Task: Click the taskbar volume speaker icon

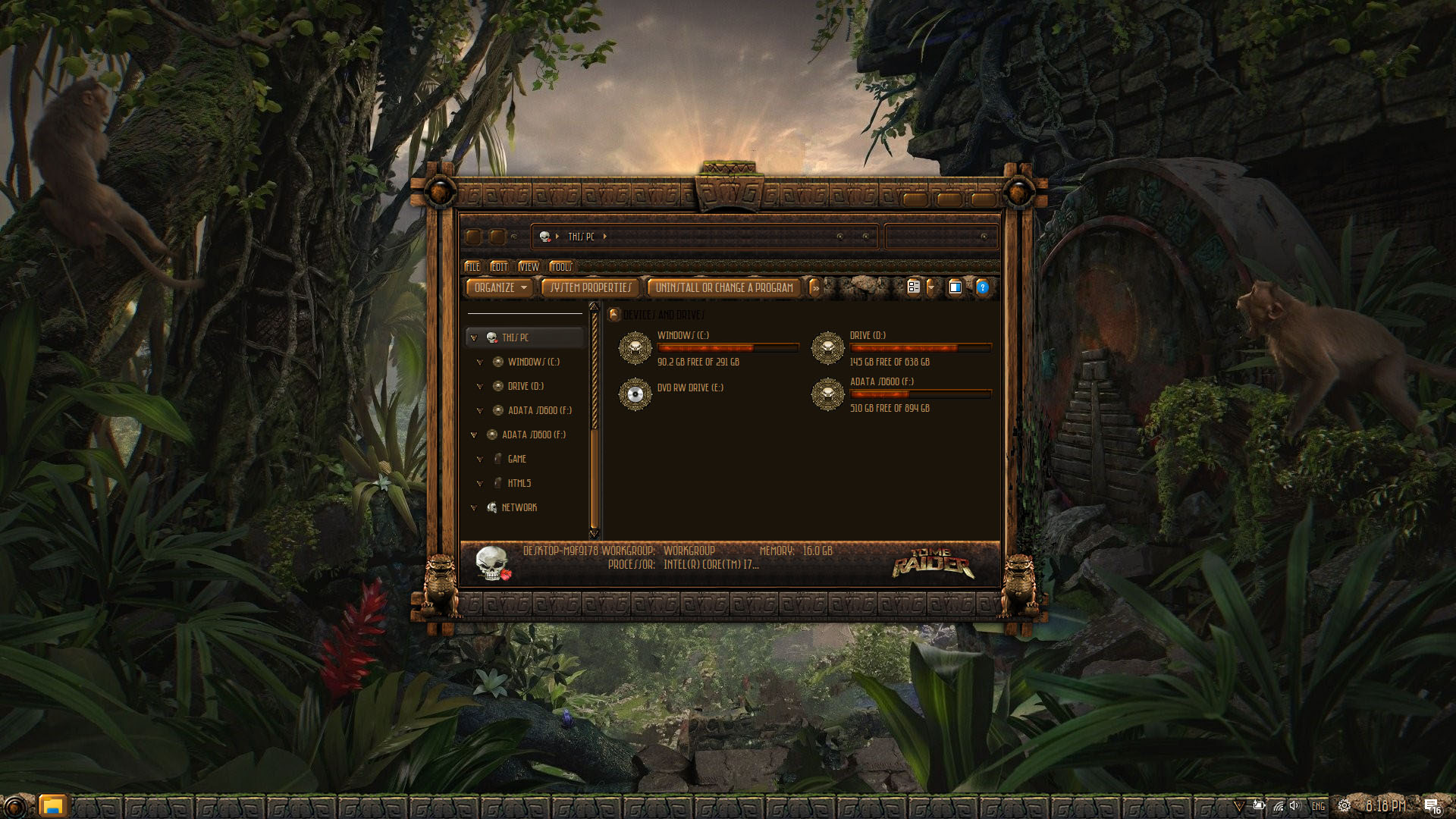Action: (x=1294, y=806)
